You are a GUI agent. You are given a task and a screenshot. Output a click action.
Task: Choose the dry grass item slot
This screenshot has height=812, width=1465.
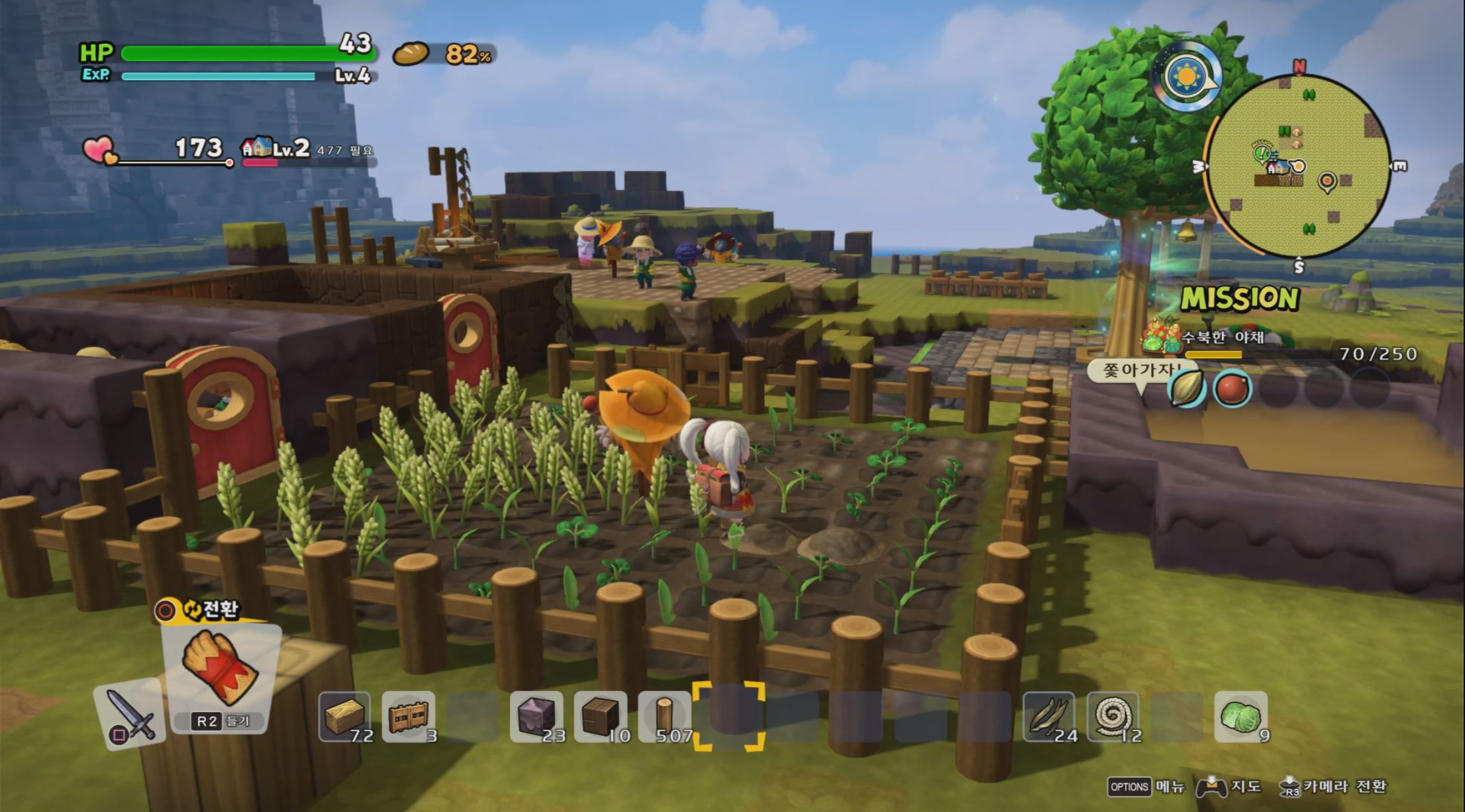(x=1048, y=717)
